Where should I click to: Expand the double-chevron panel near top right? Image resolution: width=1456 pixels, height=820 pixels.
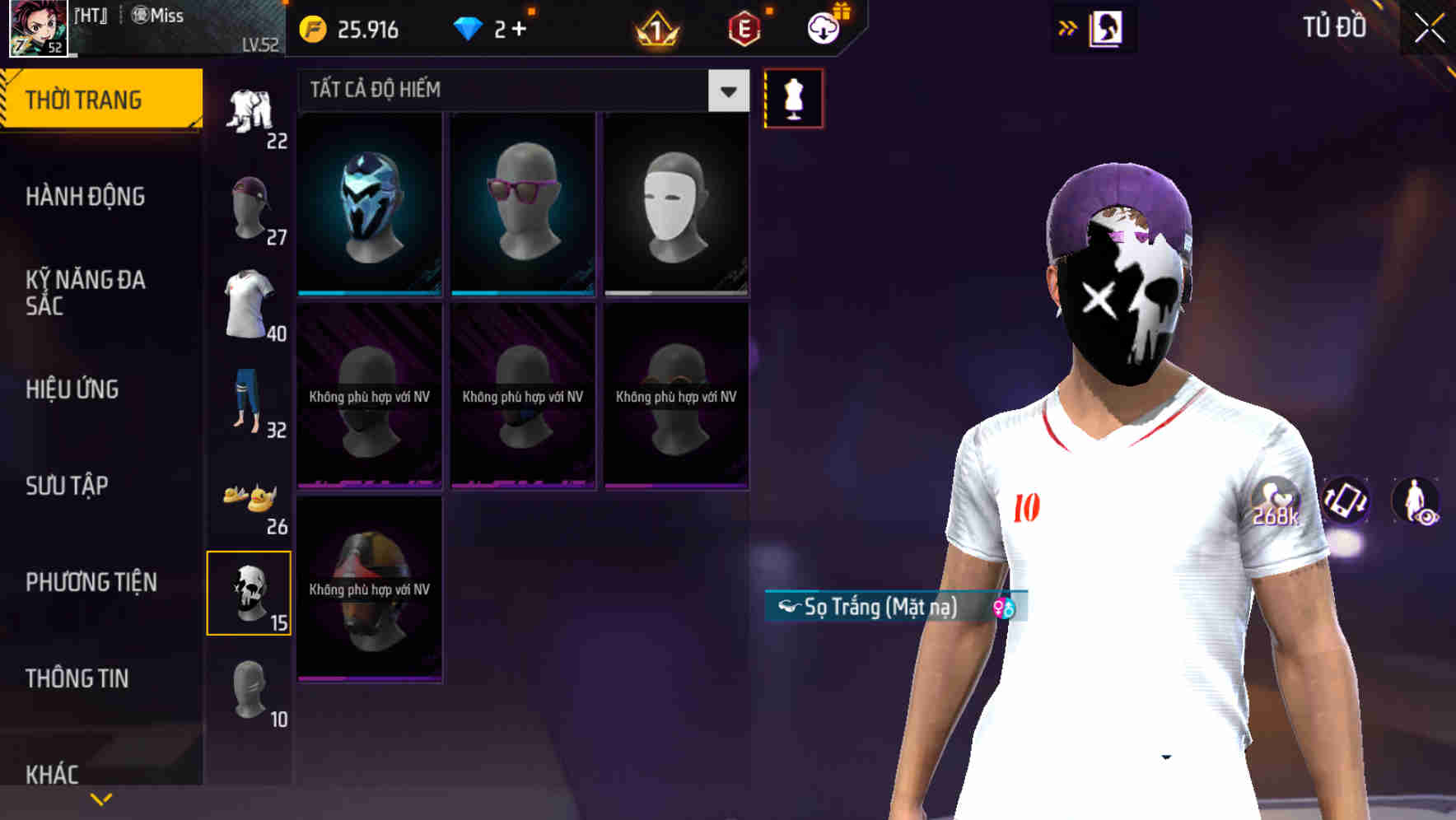(1068, 29)
